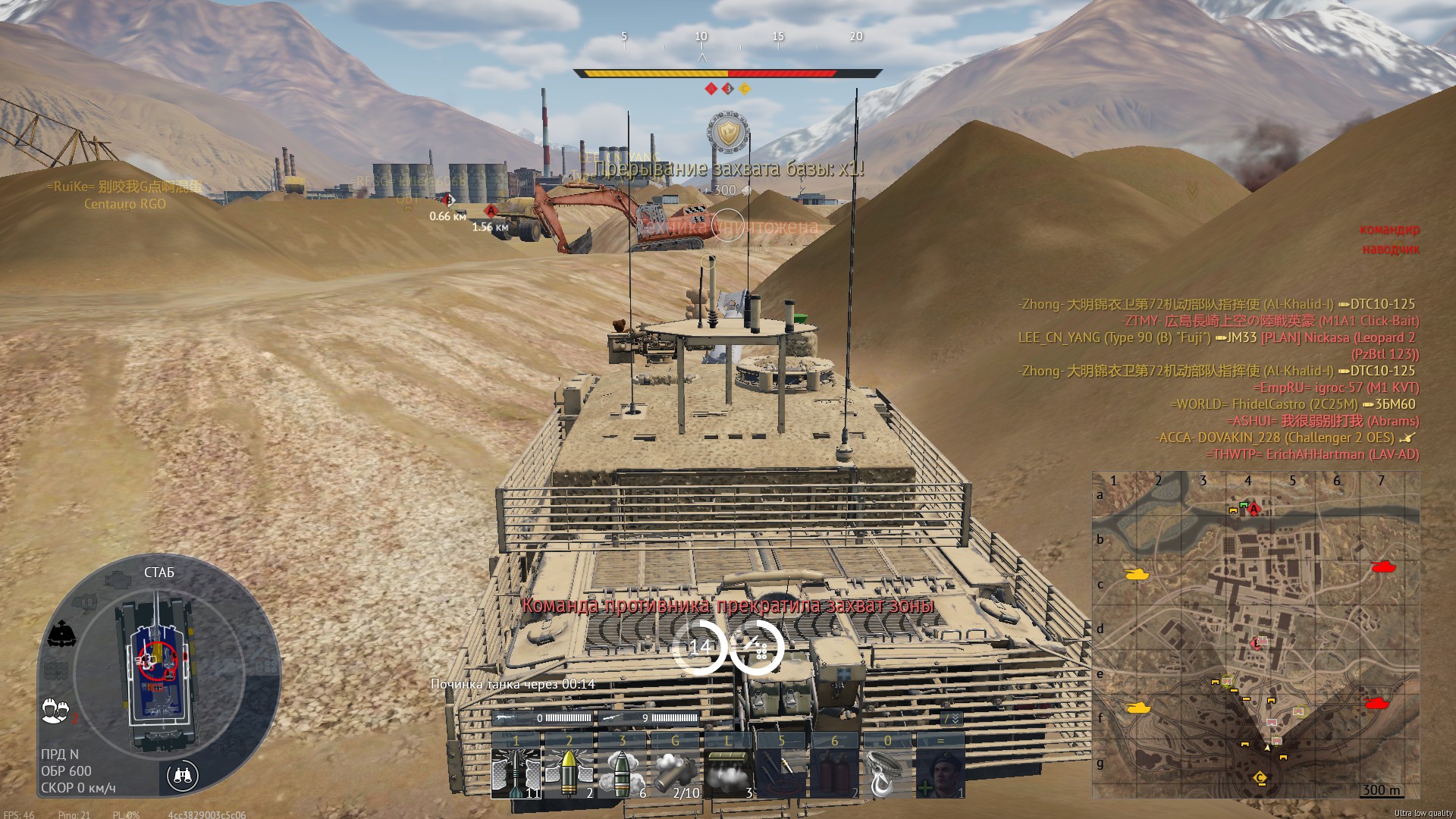Screen dimensions: 1456x819
Task: Activate the engine smoke screen slot
Action: click(728, 772)
